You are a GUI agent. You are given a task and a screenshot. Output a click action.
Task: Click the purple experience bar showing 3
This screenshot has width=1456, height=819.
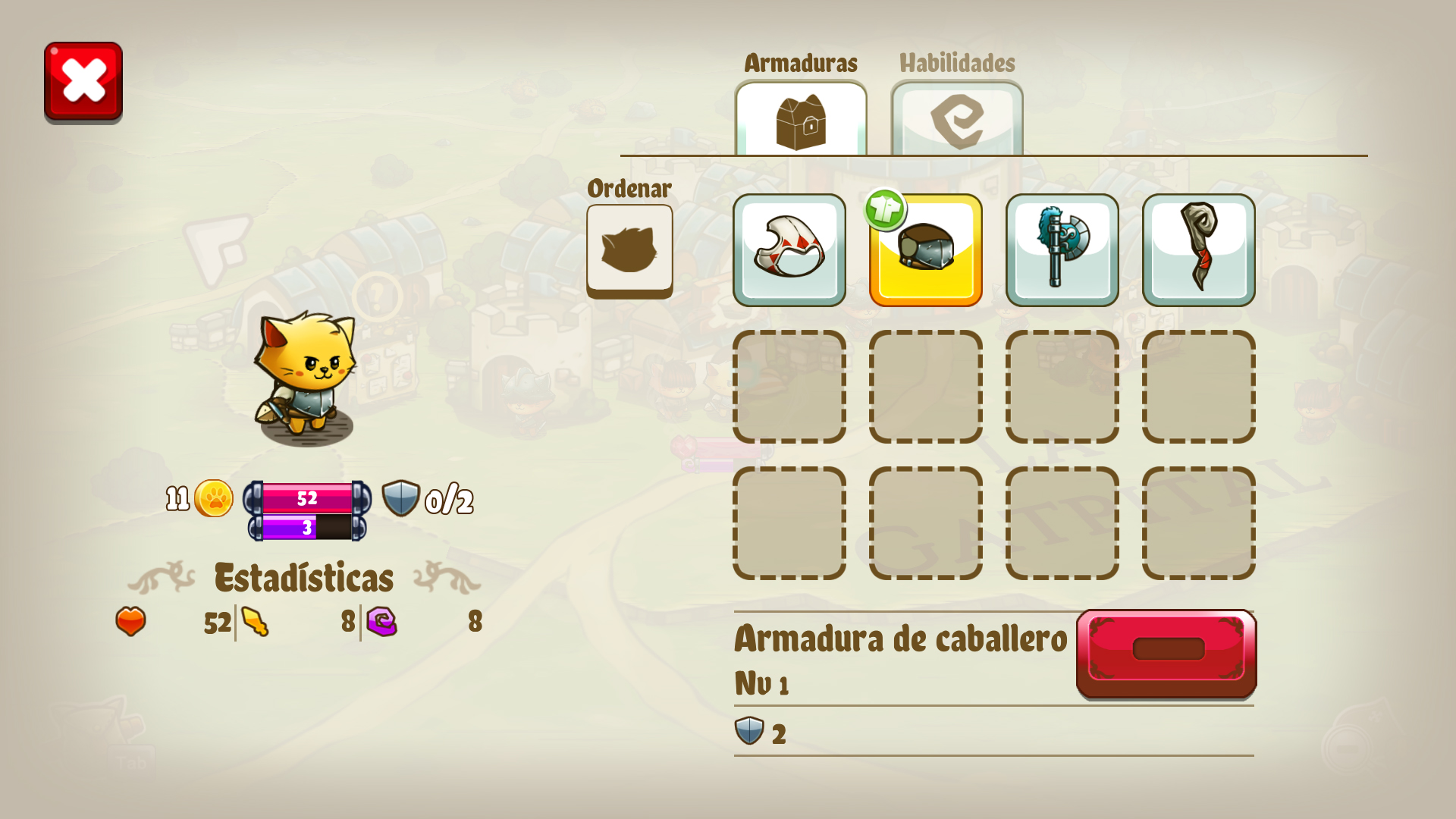(306, 526)
